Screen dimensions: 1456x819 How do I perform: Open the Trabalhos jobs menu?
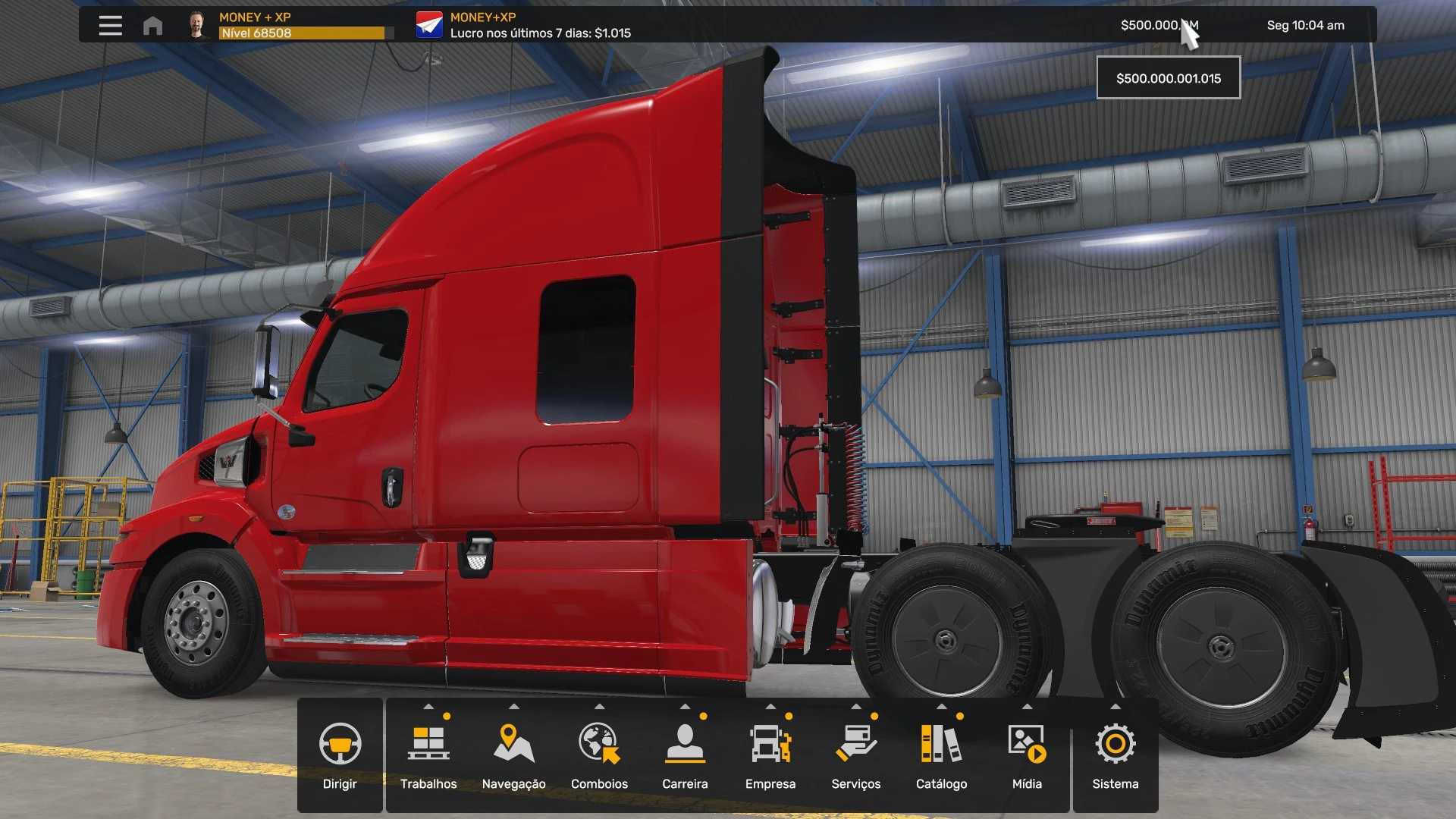tap(428, 755)
